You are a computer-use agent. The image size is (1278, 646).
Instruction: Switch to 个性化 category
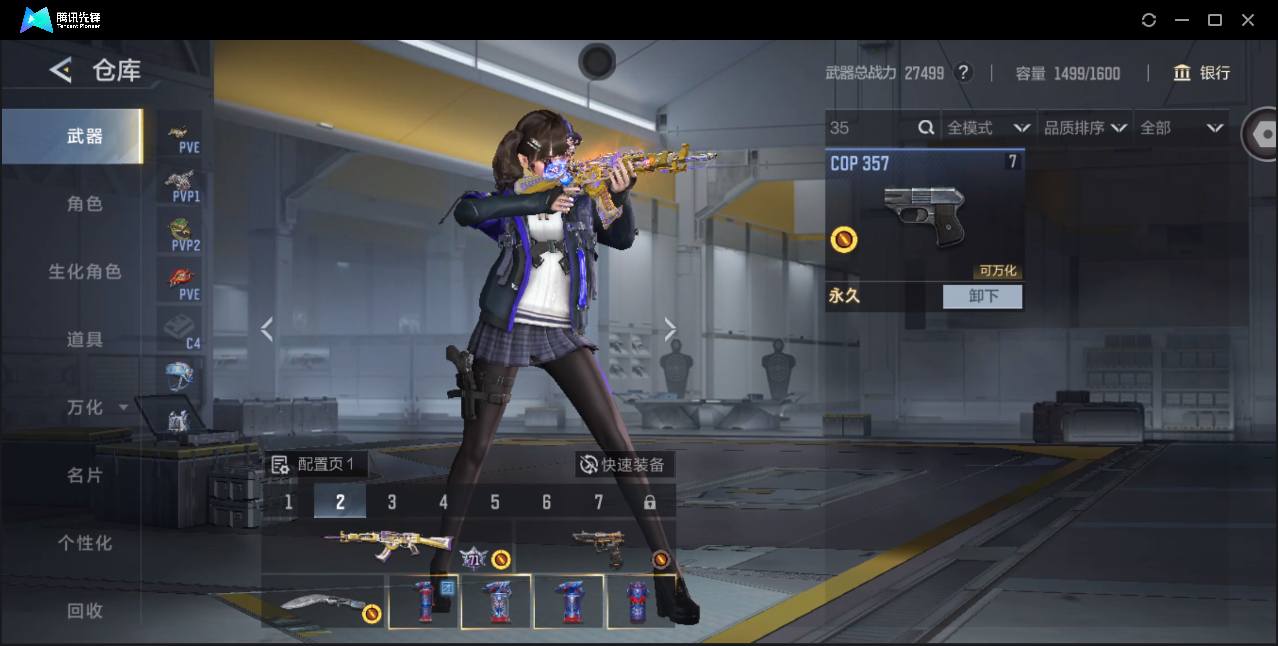coord(84,543)
